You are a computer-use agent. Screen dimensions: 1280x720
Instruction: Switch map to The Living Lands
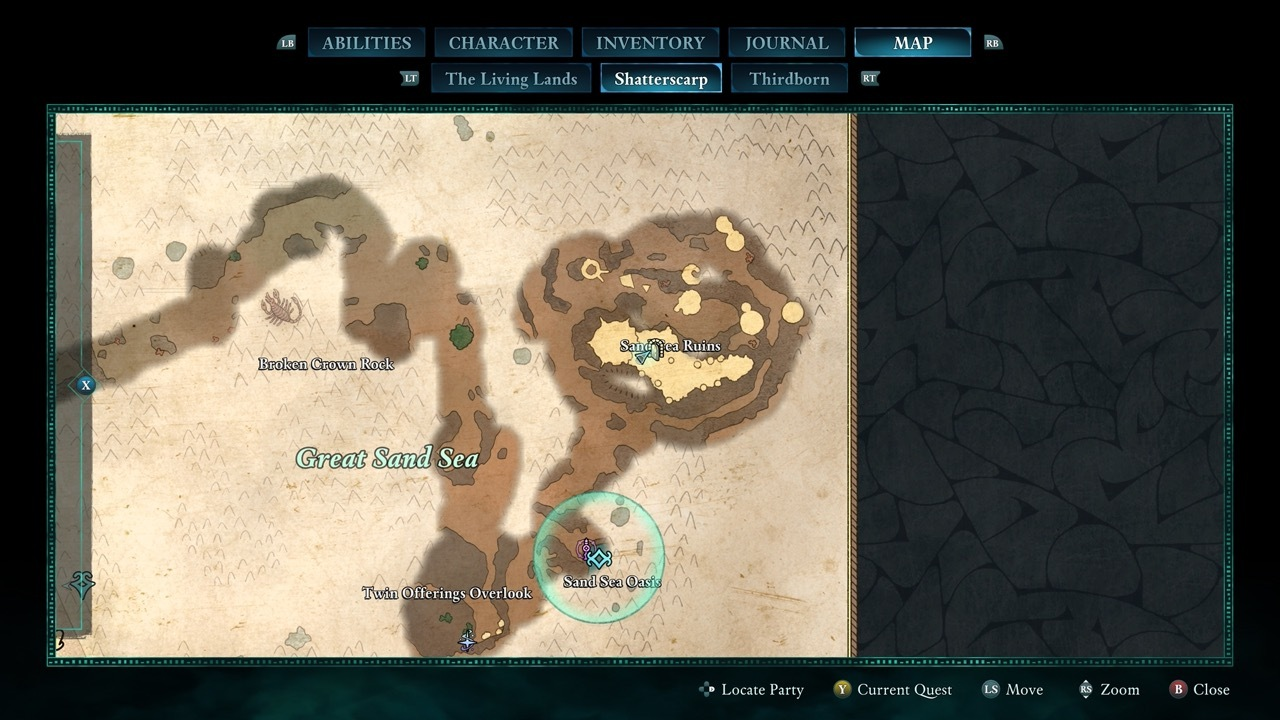[x=511, y=79]
